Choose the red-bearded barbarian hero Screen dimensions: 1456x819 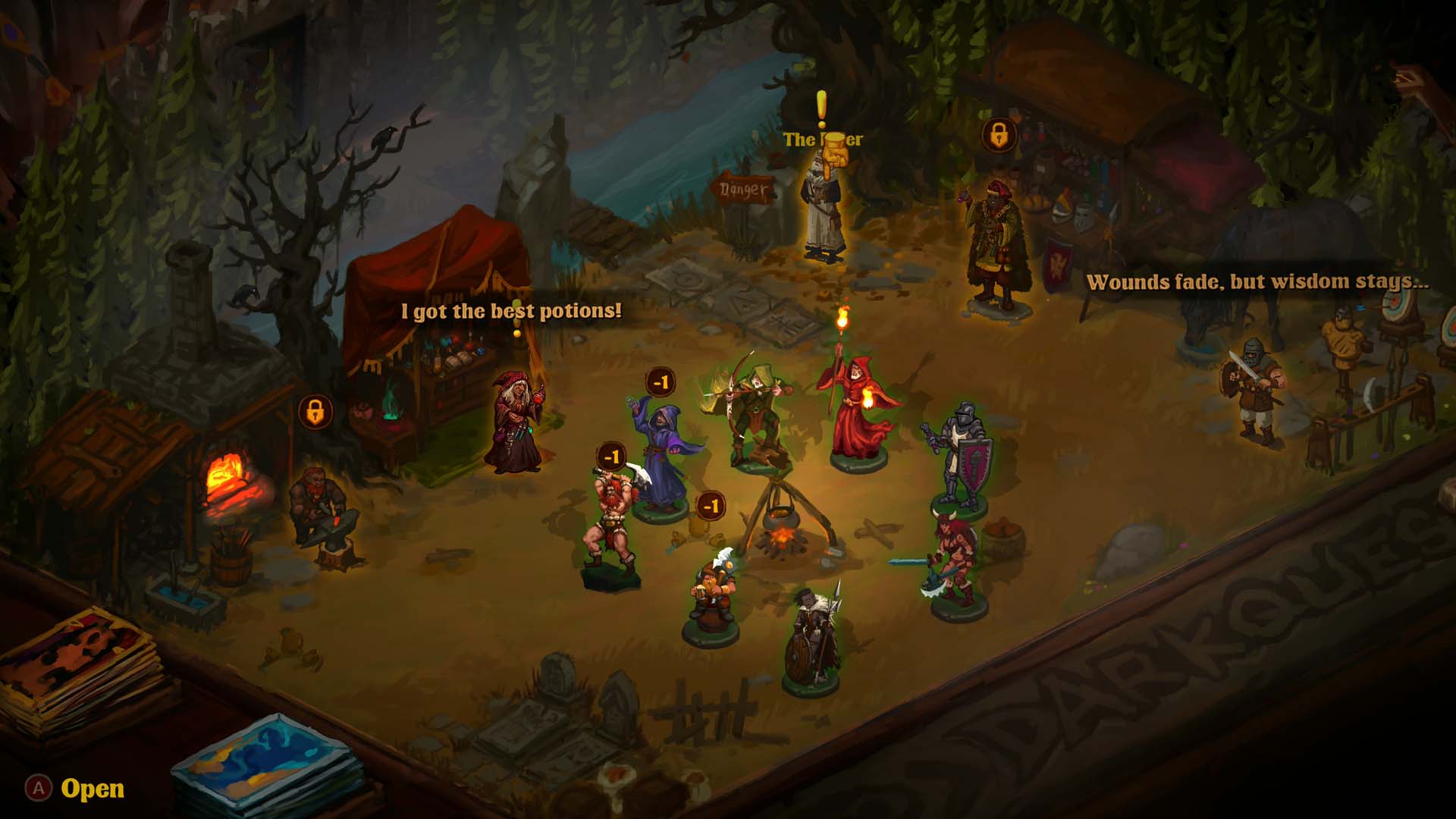pyautogui.click(x=611, y=523)
